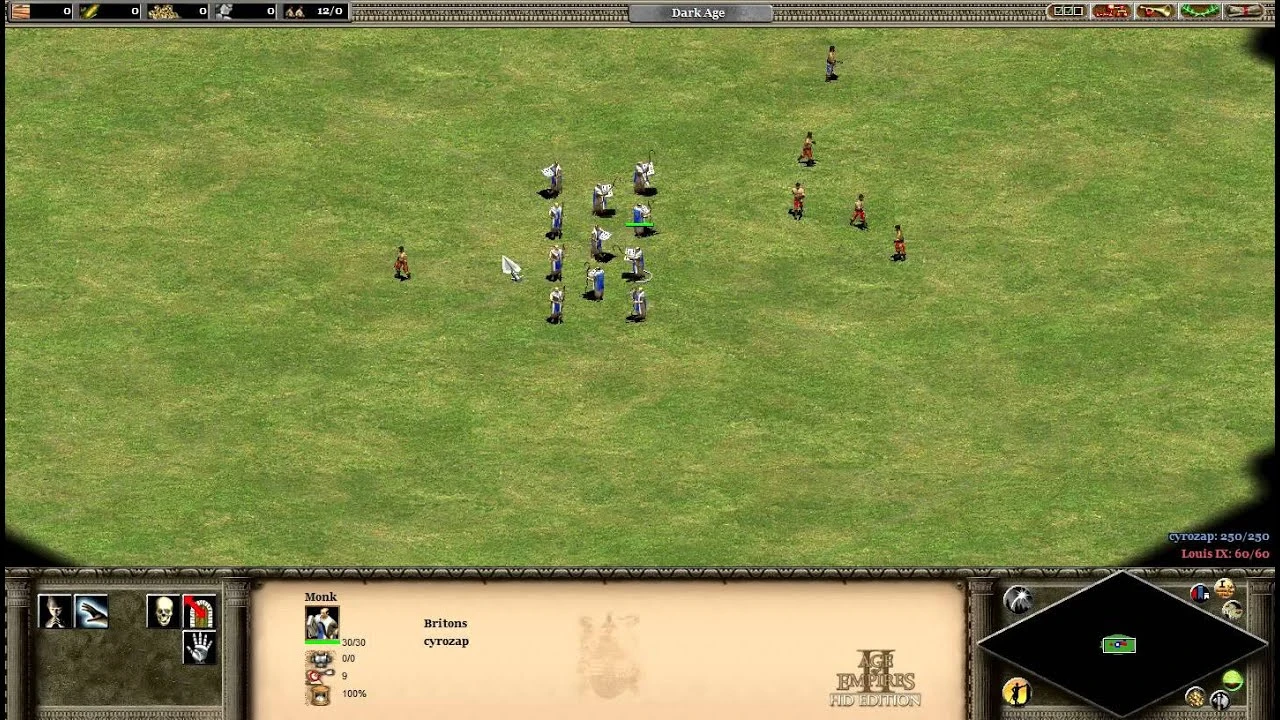Click the skull icon to delete the Monk

coord(163,610)
